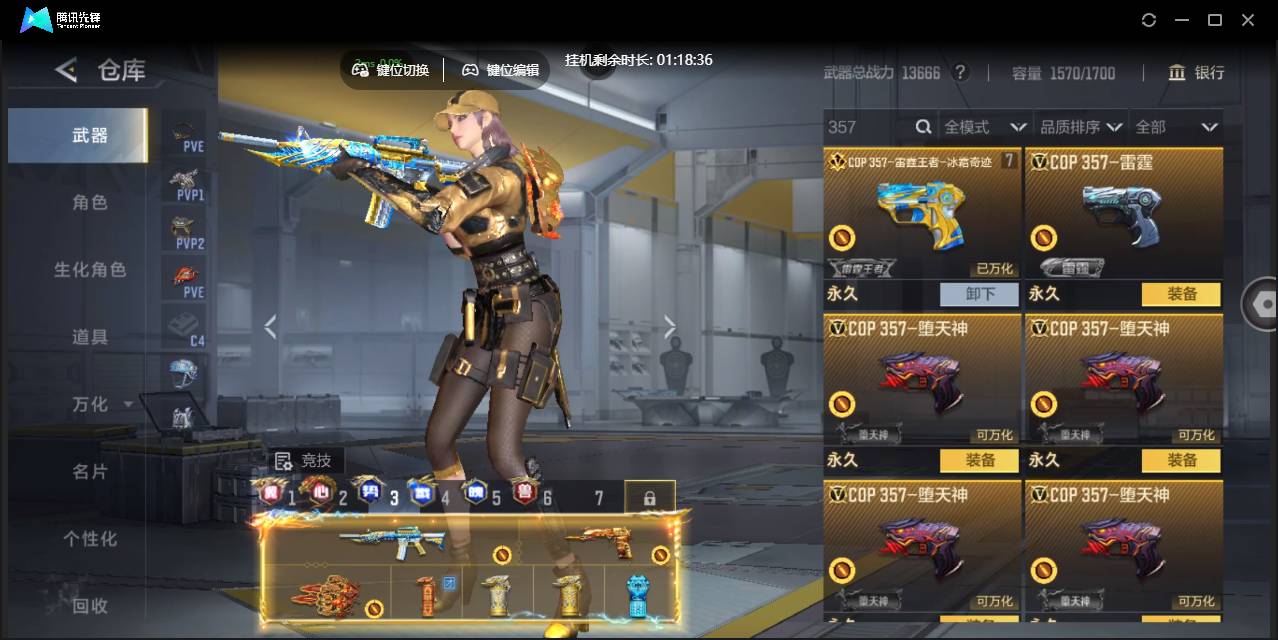
Task: Go back from the 仓库 warehouse screen
Action: coord(66,70)
